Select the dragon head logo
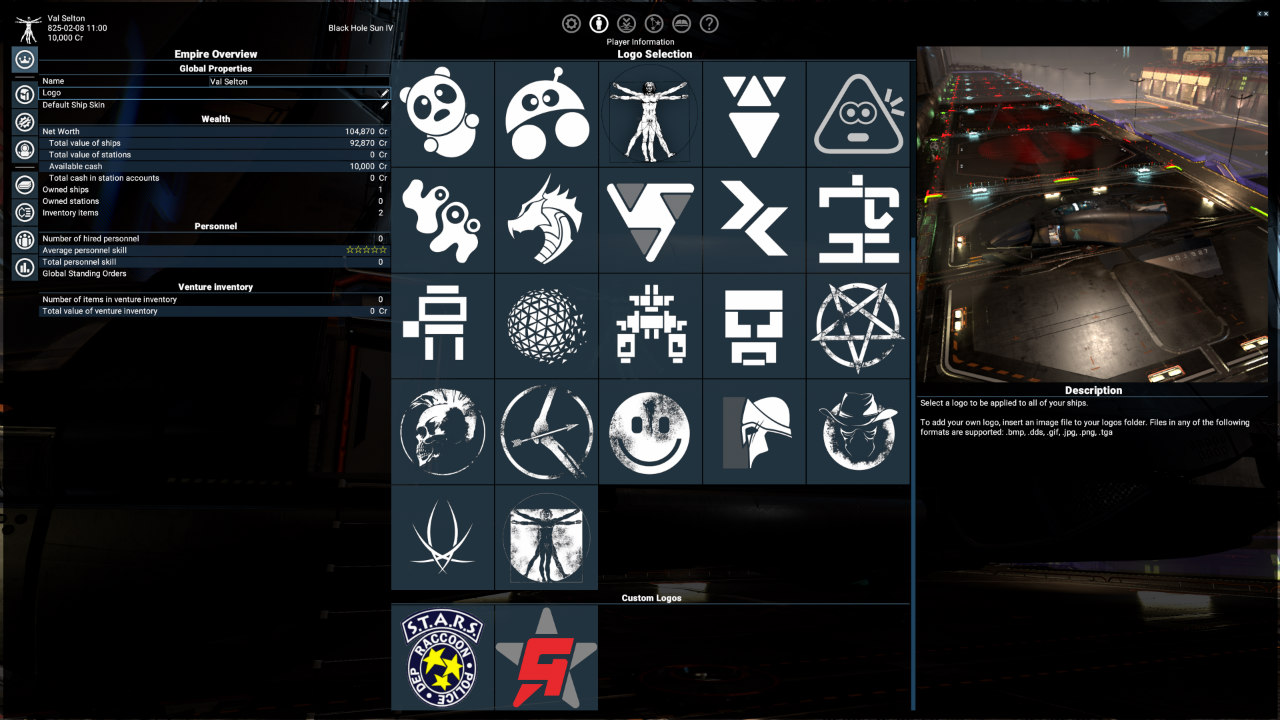1280x720 pixels. (545, 218)
